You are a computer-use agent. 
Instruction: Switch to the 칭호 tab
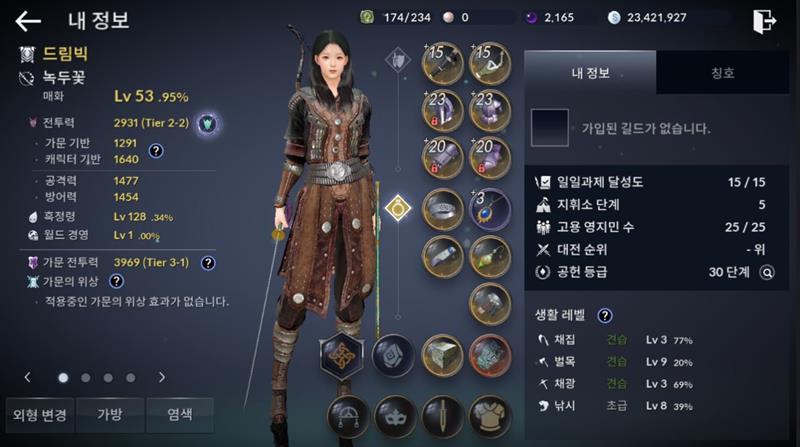pyautogui.click(x=722, y=73)
